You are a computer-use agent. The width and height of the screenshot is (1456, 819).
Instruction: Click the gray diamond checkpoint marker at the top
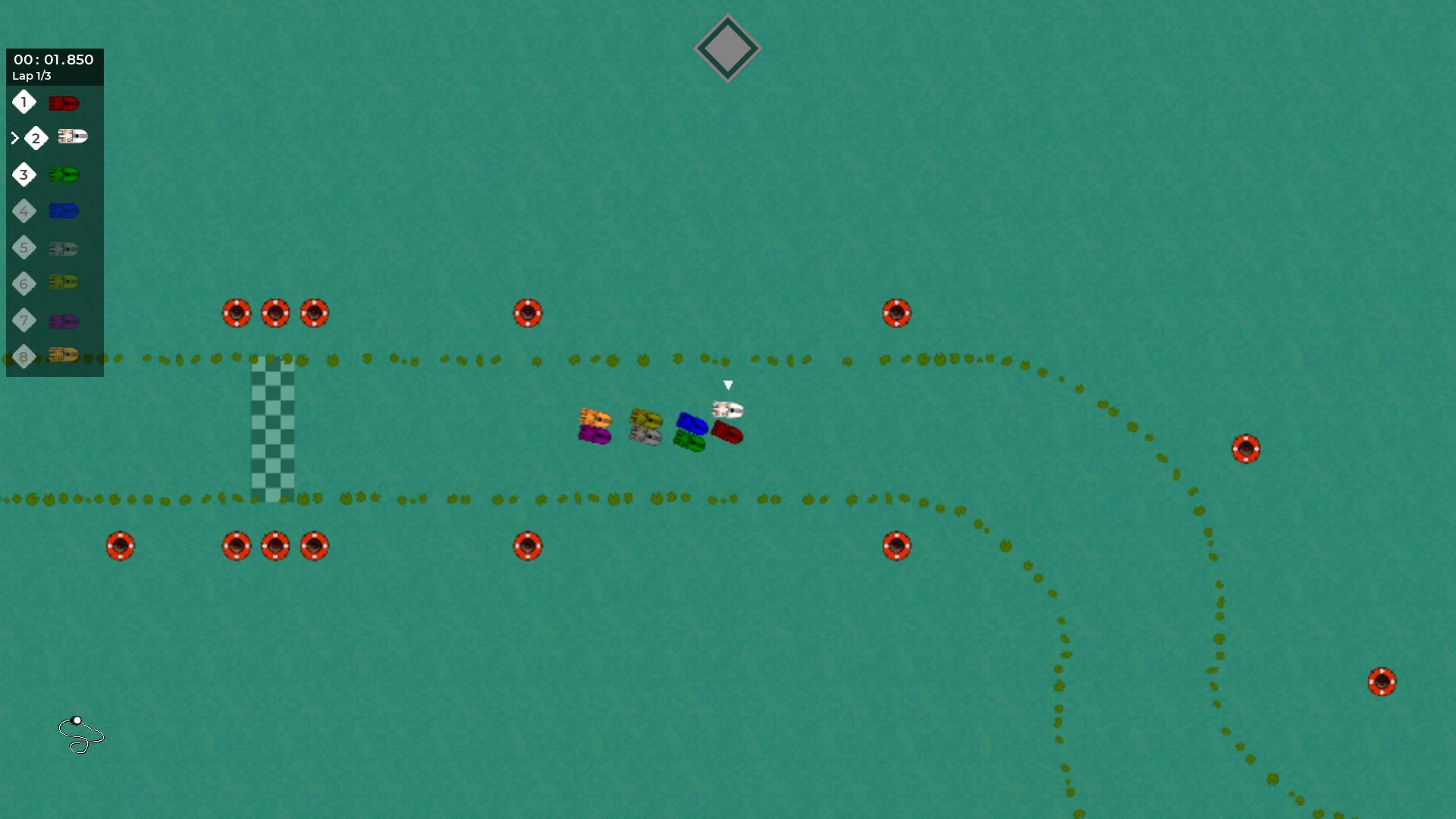point(727,48)
